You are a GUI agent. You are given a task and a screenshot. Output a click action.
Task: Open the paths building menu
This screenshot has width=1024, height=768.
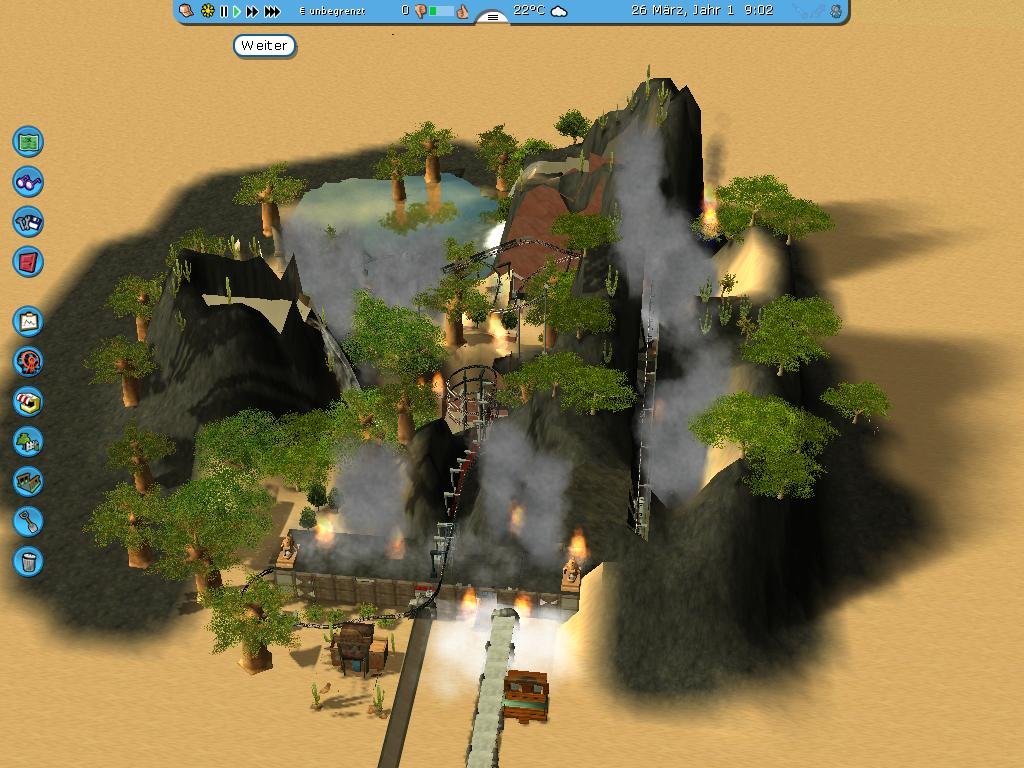coord(28,481)
